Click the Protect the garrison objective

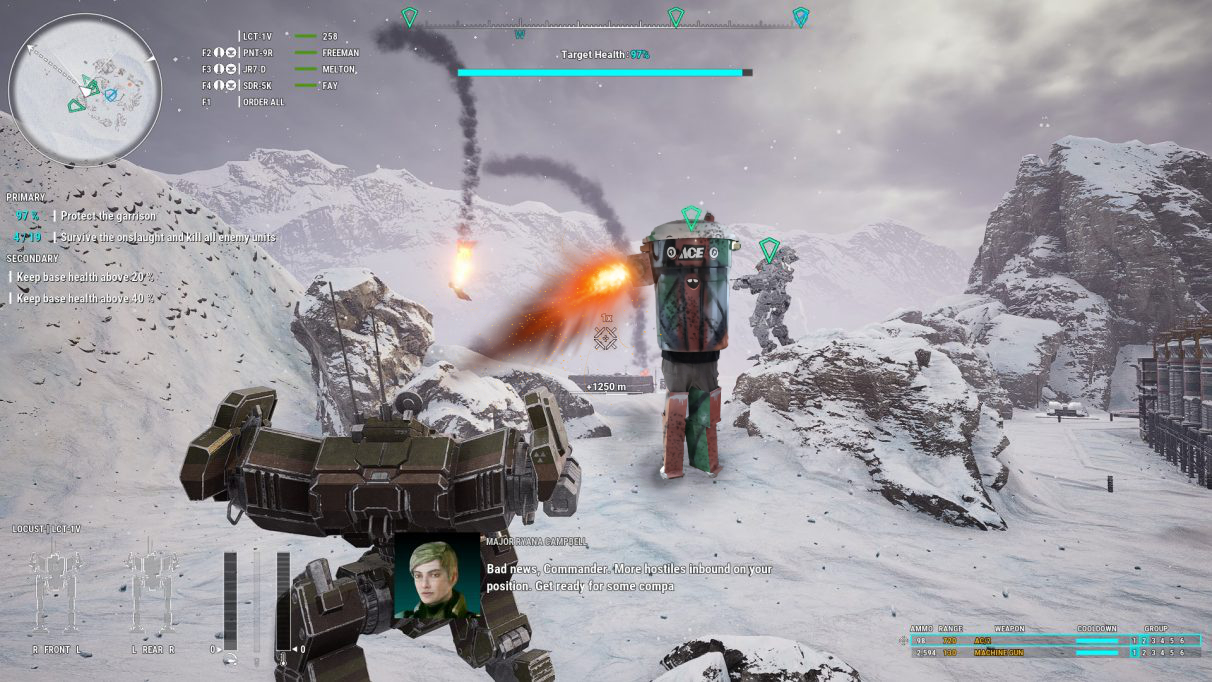coord(107,216)
